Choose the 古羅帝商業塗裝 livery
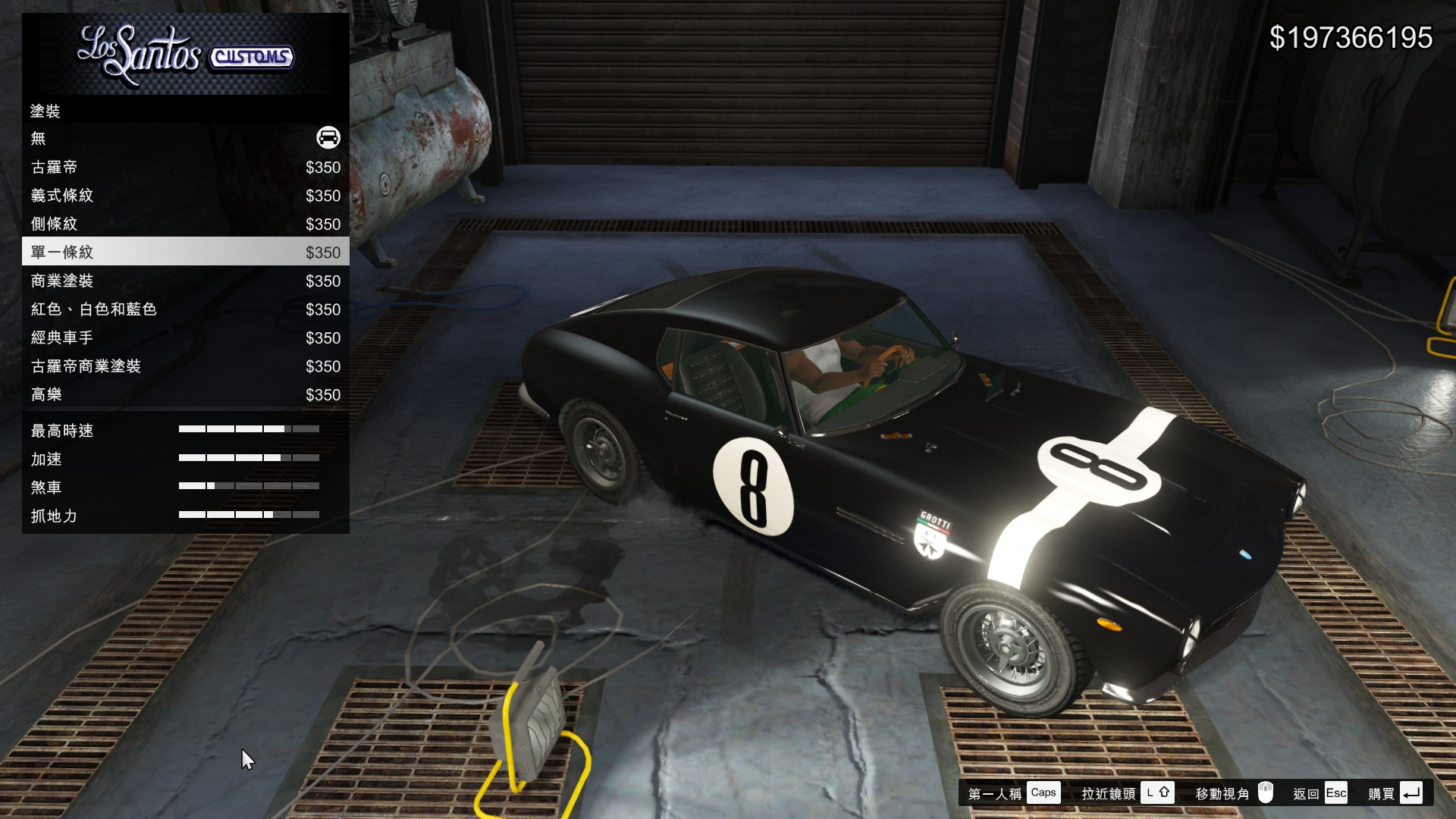The image size is (1456, 819). click(185, 366)
